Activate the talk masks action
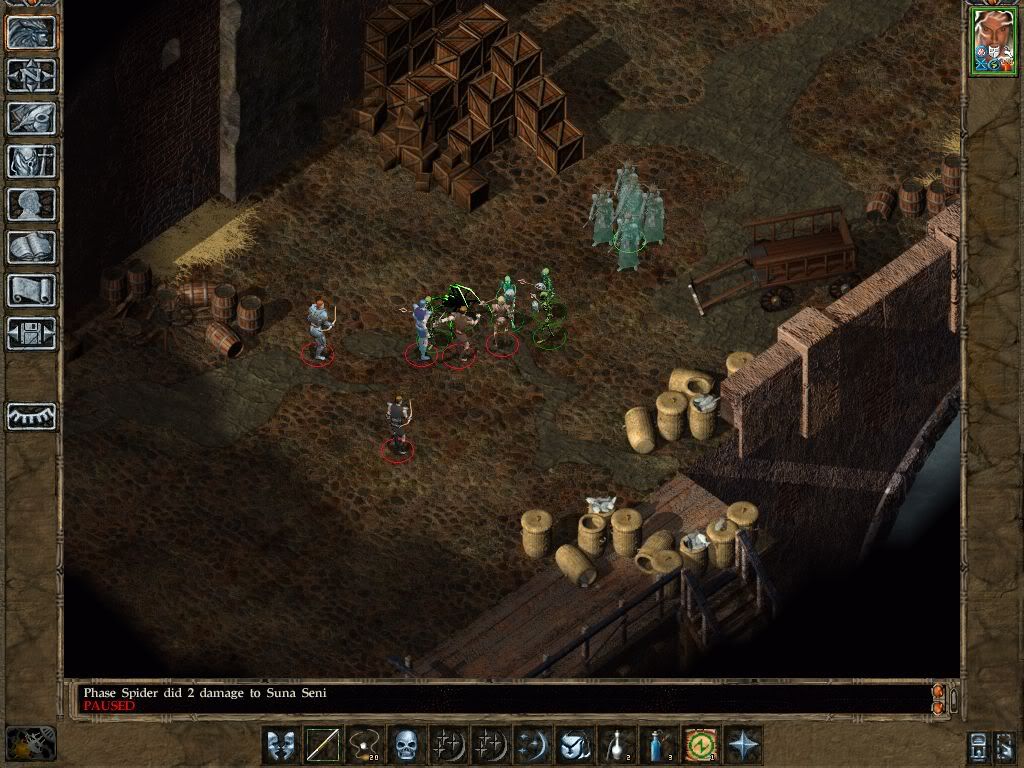This screenshot has width=1024, height=768. (281, 745)
